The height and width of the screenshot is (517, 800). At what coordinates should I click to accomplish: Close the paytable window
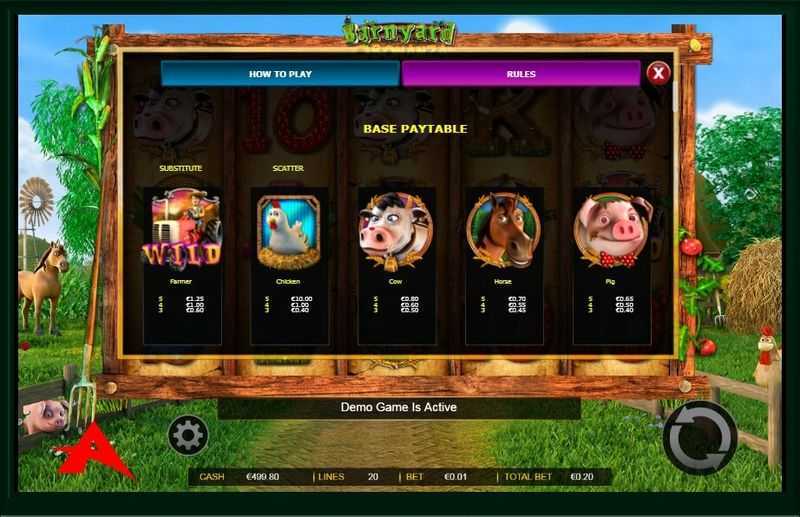(x=657, y=73)
